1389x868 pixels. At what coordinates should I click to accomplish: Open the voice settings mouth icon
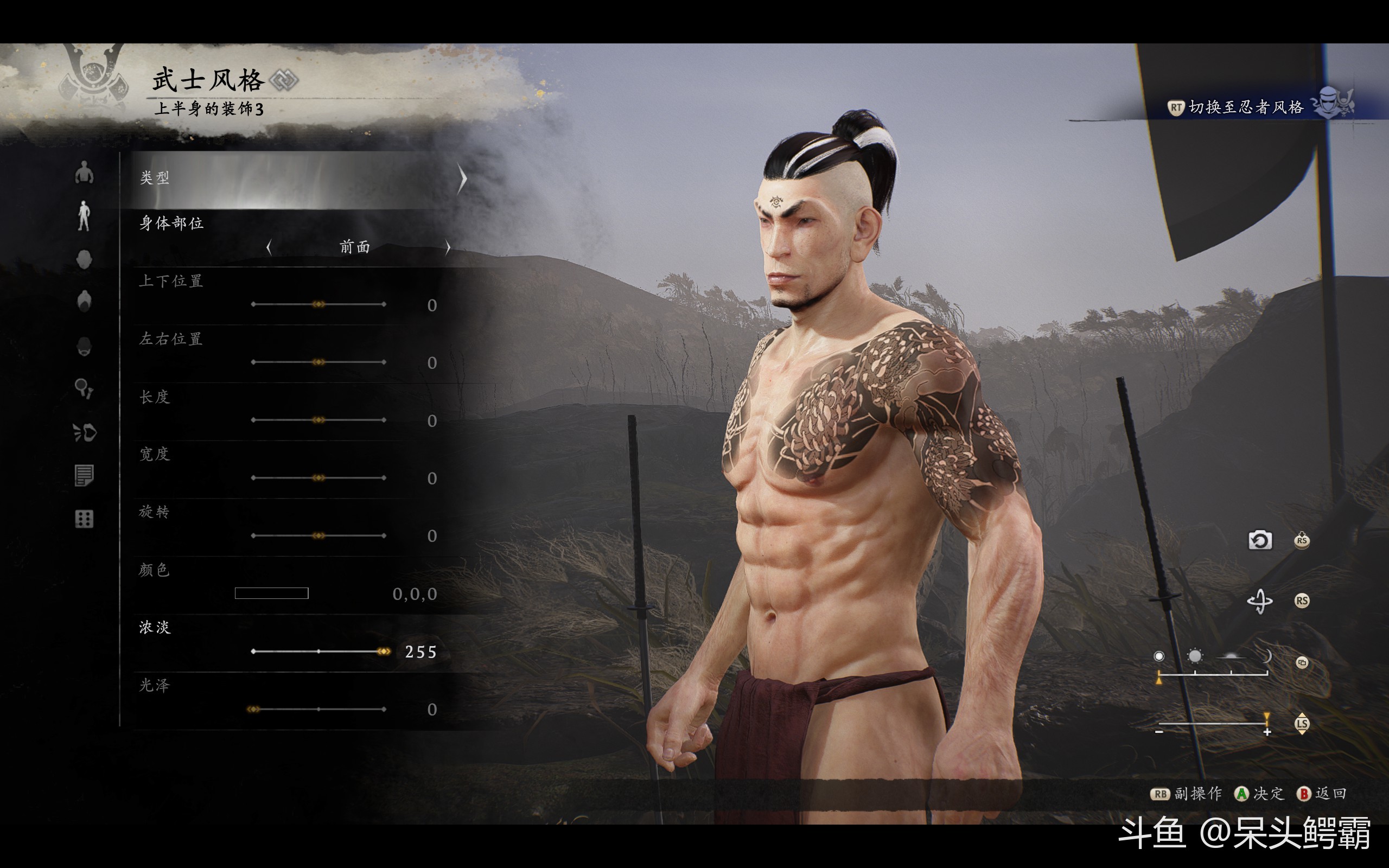[85, 432]
